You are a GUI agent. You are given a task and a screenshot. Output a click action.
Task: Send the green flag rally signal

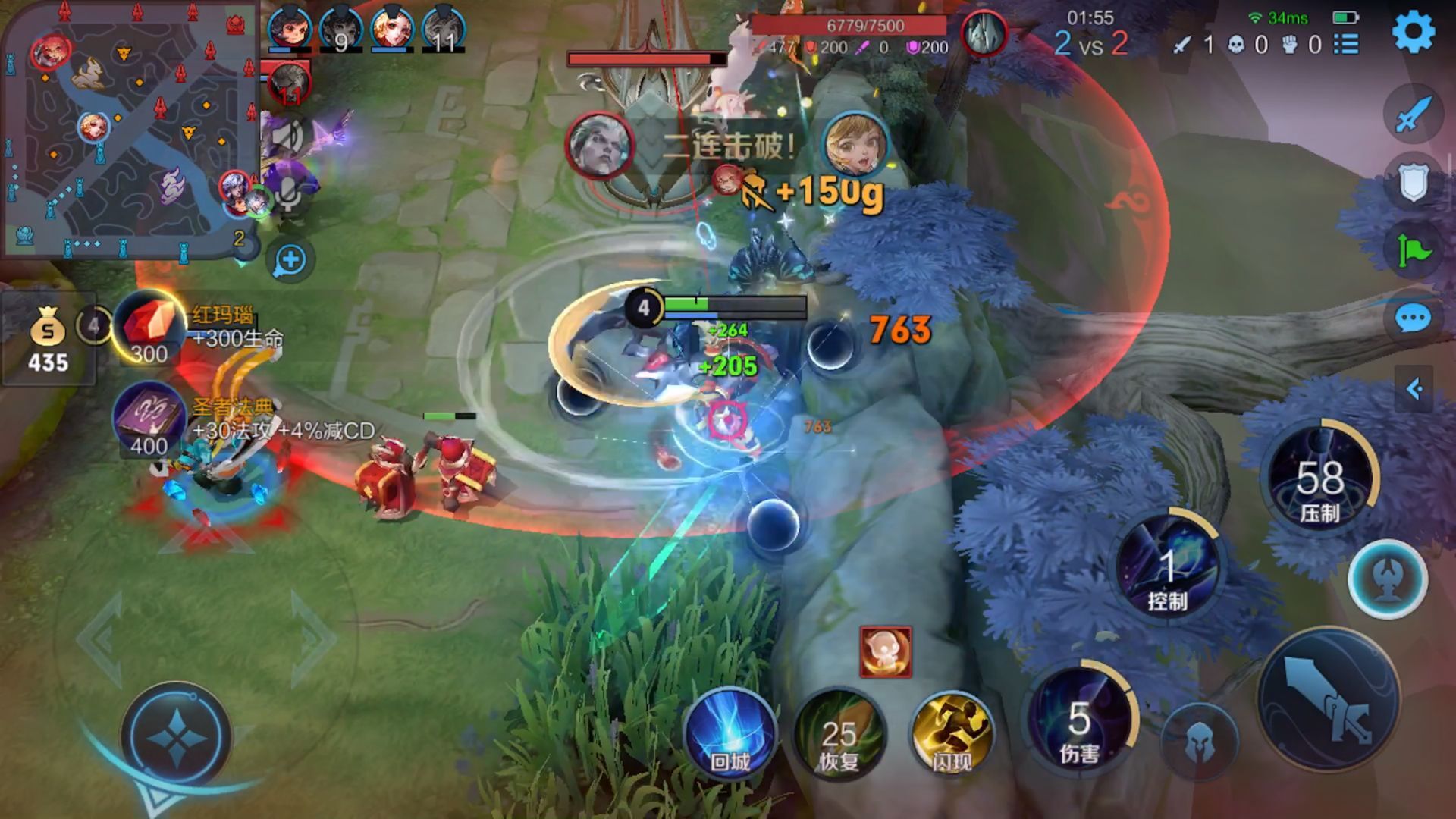[1413, 250]
